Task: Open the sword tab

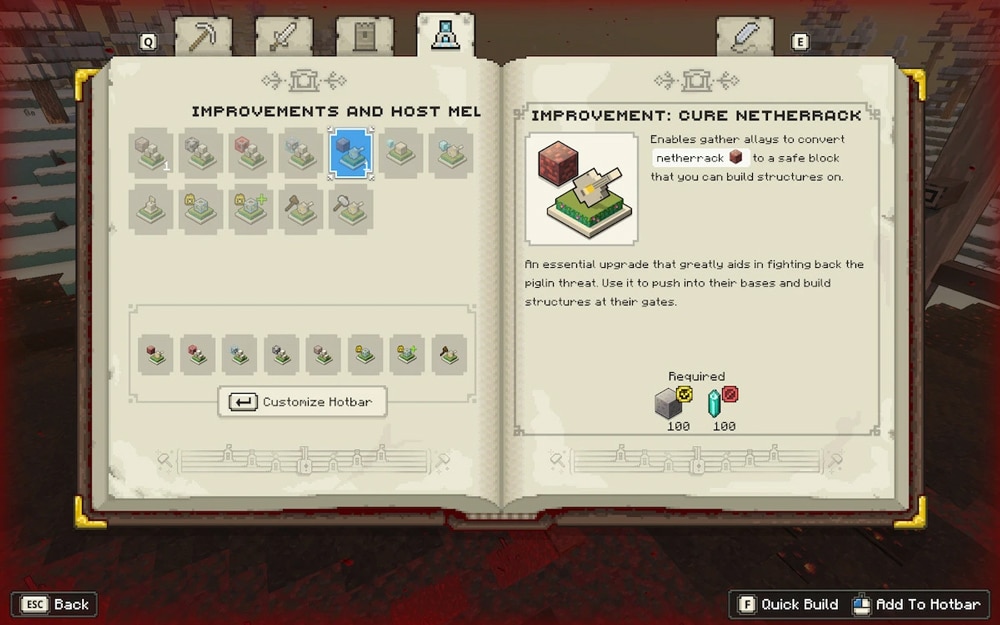Action: (283, 37)
